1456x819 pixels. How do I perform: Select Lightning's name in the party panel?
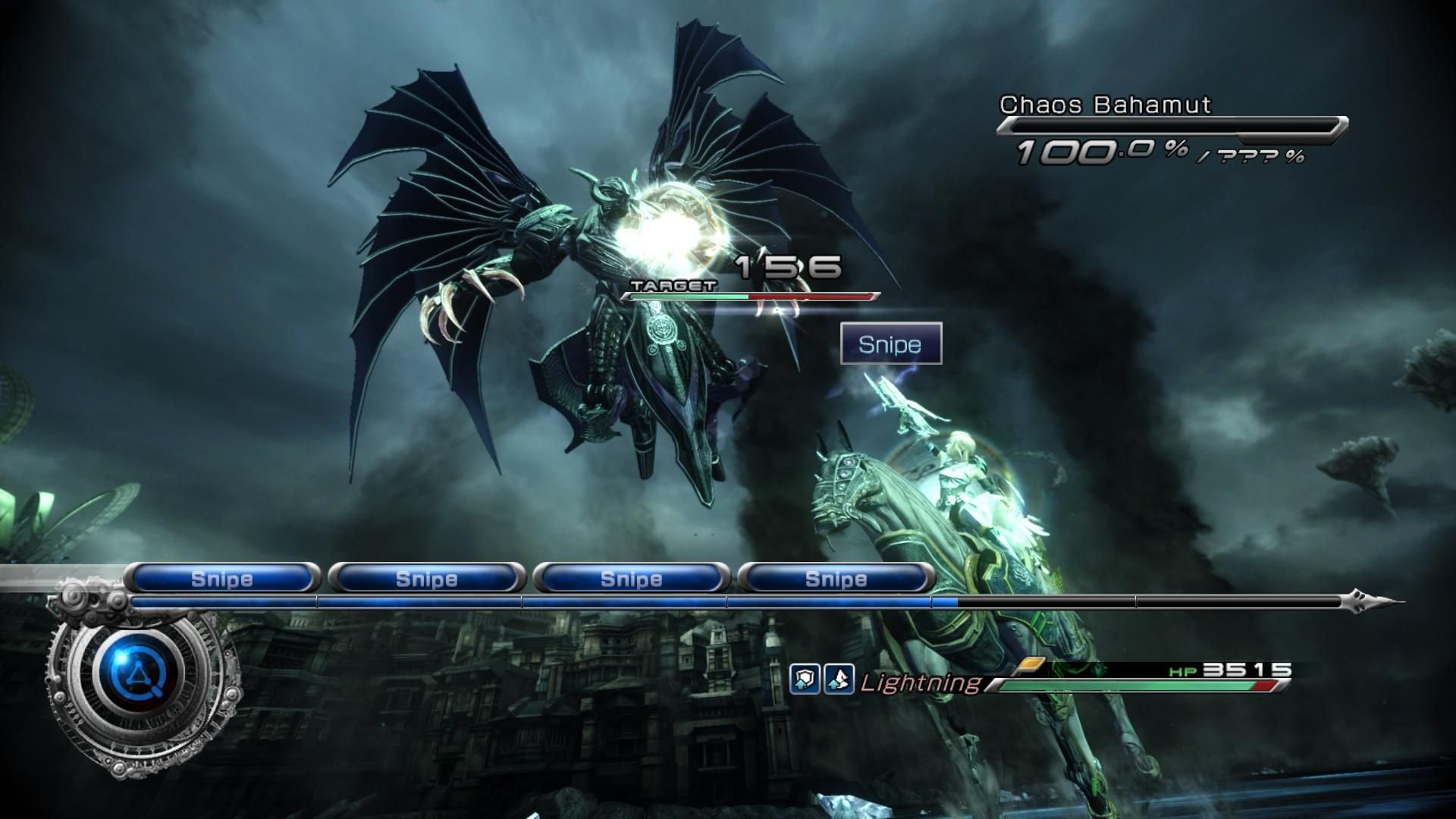pyautogui.click(x=920, y=682)
